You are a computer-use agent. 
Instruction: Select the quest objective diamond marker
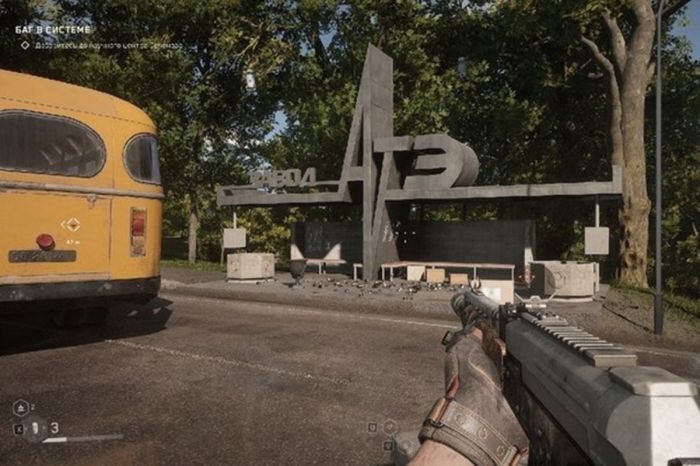point(25,45)
